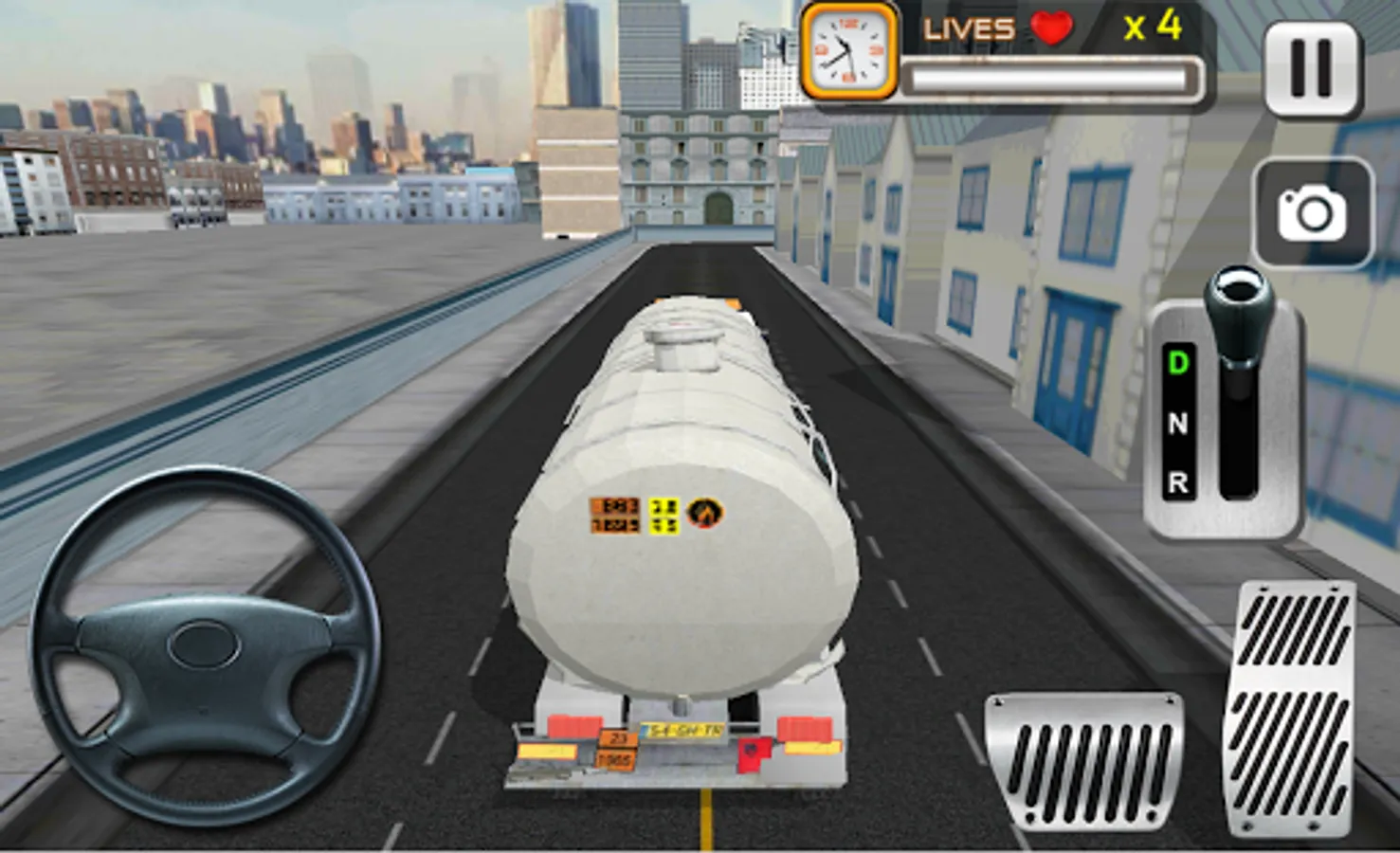Click the flammable symbol on the tank
Viewport: 1400px width, 853px height.
click(x=703, y=512)
